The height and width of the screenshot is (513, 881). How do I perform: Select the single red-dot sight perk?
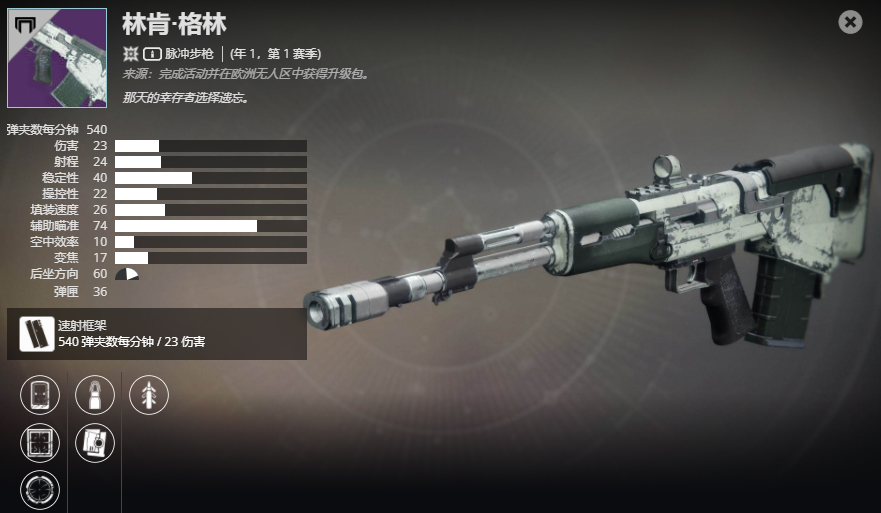coord(40,394)
